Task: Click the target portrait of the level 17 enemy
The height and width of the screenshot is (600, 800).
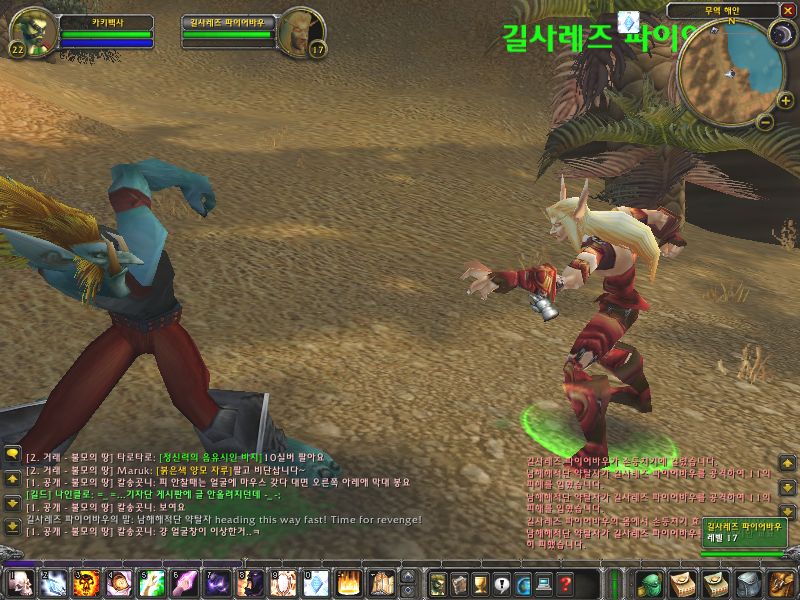Action: point(296,32)
